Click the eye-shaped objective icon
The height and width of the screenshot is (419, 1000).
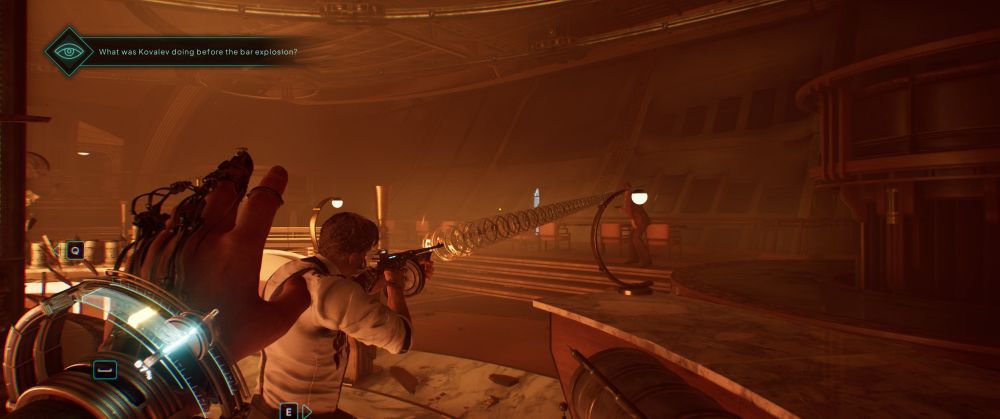tap(69, 51)
